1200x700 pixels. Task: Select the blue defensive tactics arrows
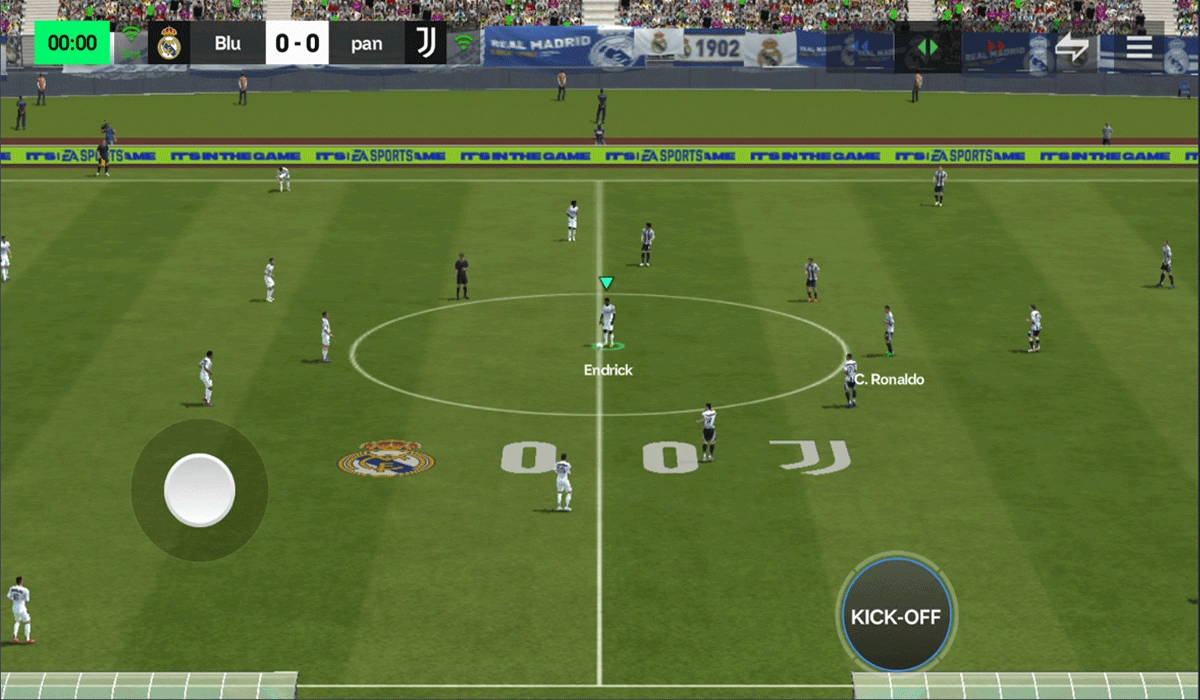(859, 47)
